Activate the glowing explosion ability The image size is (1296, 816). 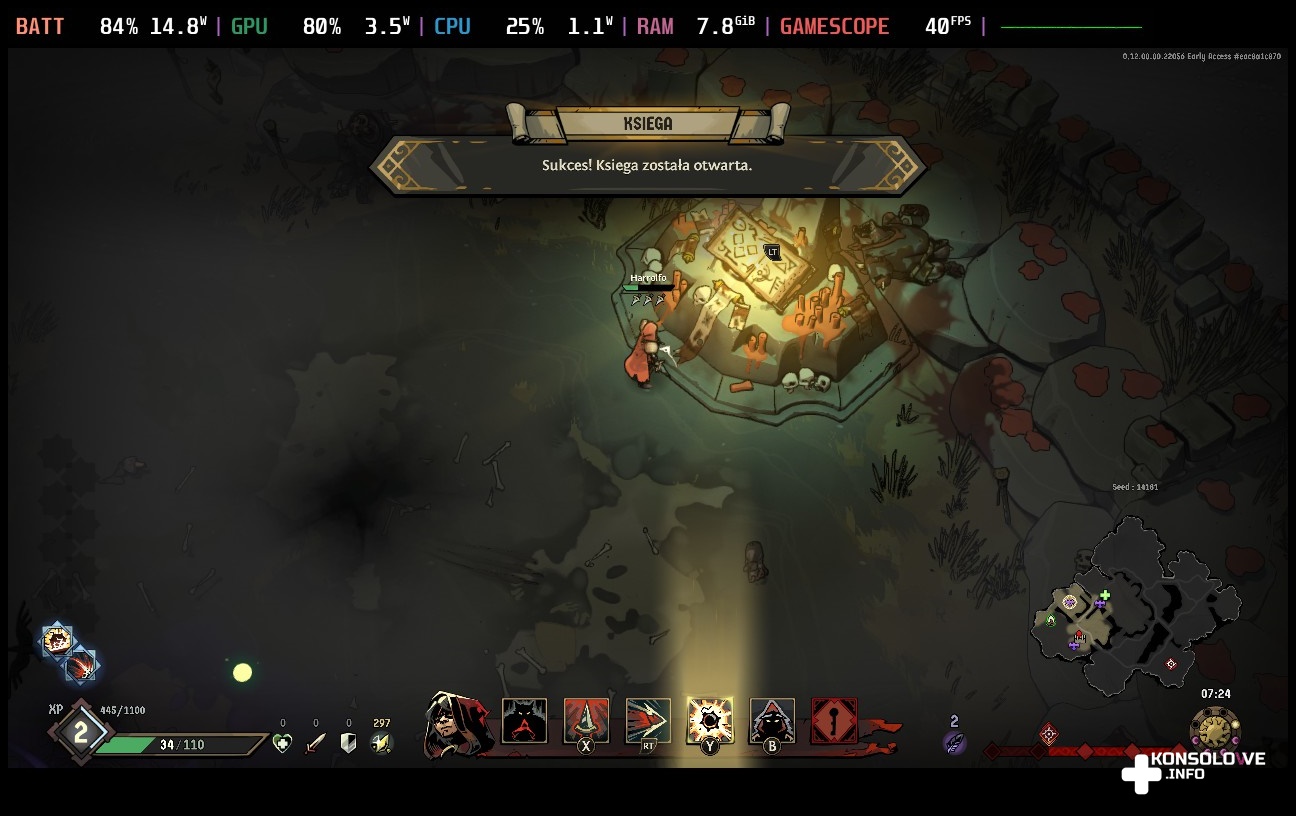point(710,720)
